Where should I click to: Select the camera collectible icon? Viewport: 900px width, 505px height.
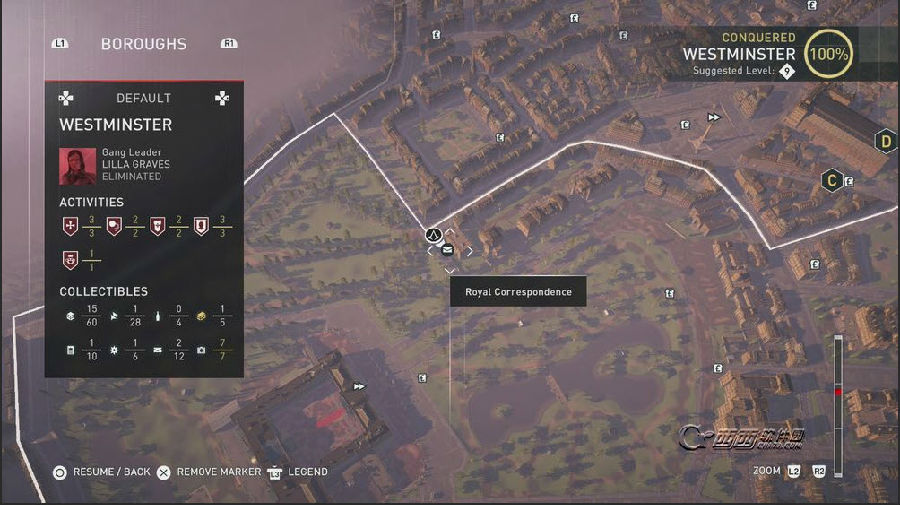coord(201,350)
